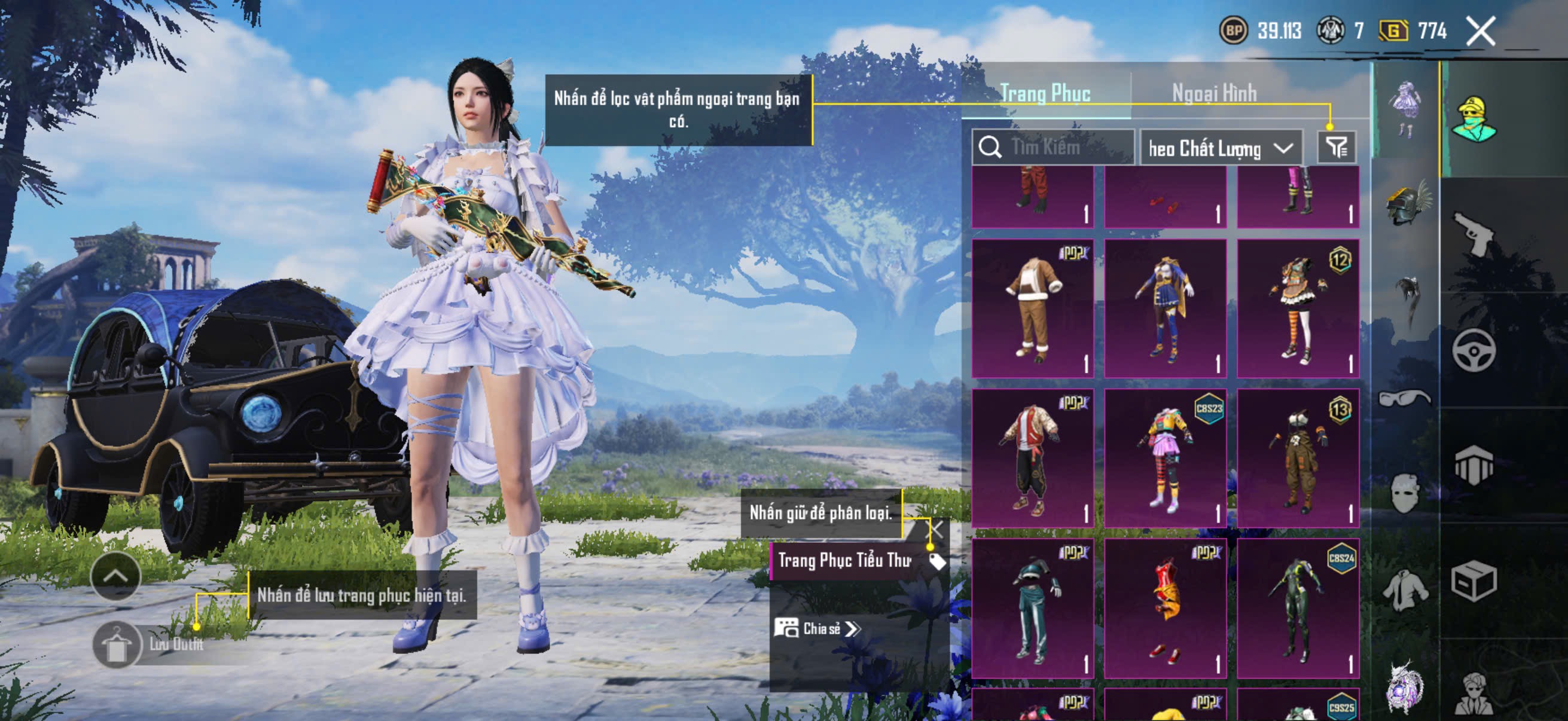Image resolution: width=1568 pixels, height=721 pixels.
Task: Select the teal tracksuit outfit thumbnail
Action: click(x=1033, y=607)
